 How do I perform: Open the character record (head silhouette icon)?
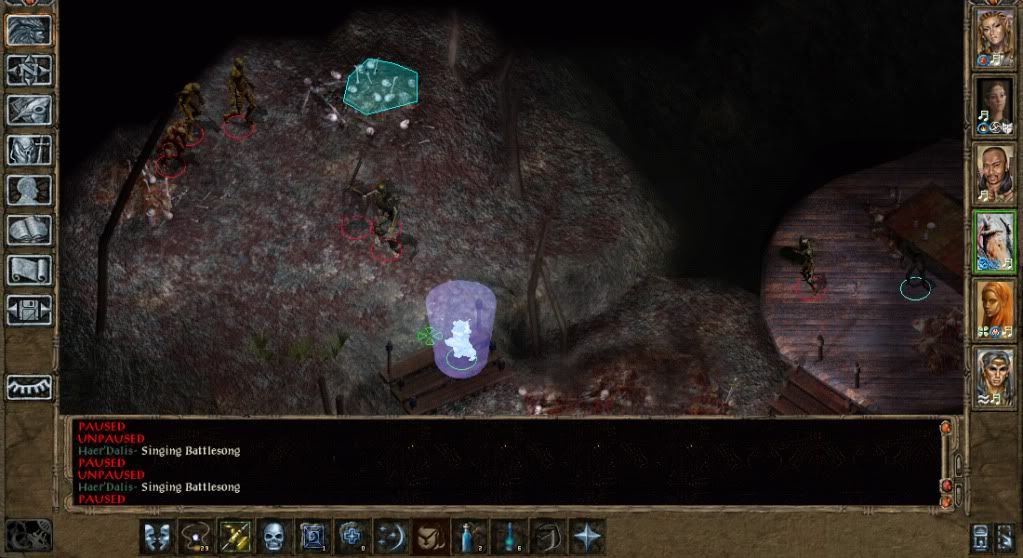tap(29, 190)
